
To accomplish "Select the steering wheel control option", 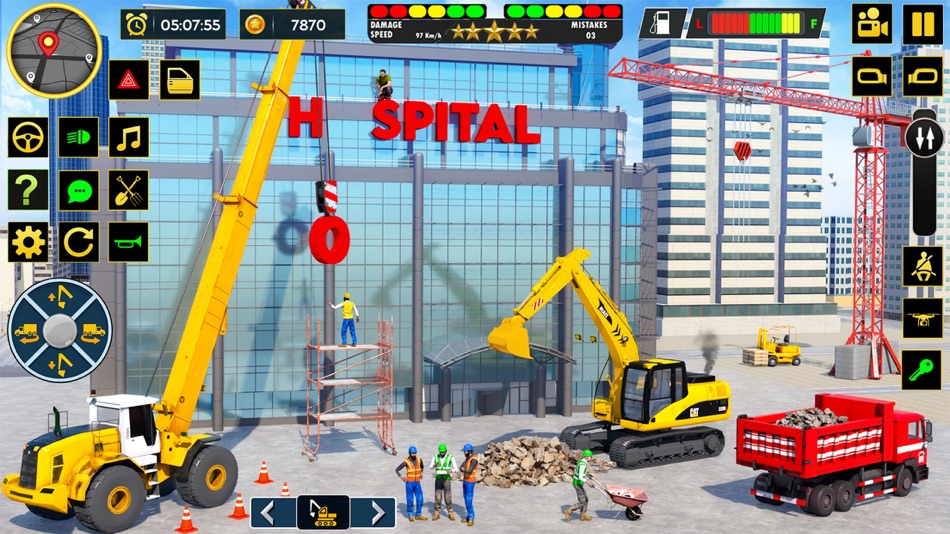I will point(28,137).
